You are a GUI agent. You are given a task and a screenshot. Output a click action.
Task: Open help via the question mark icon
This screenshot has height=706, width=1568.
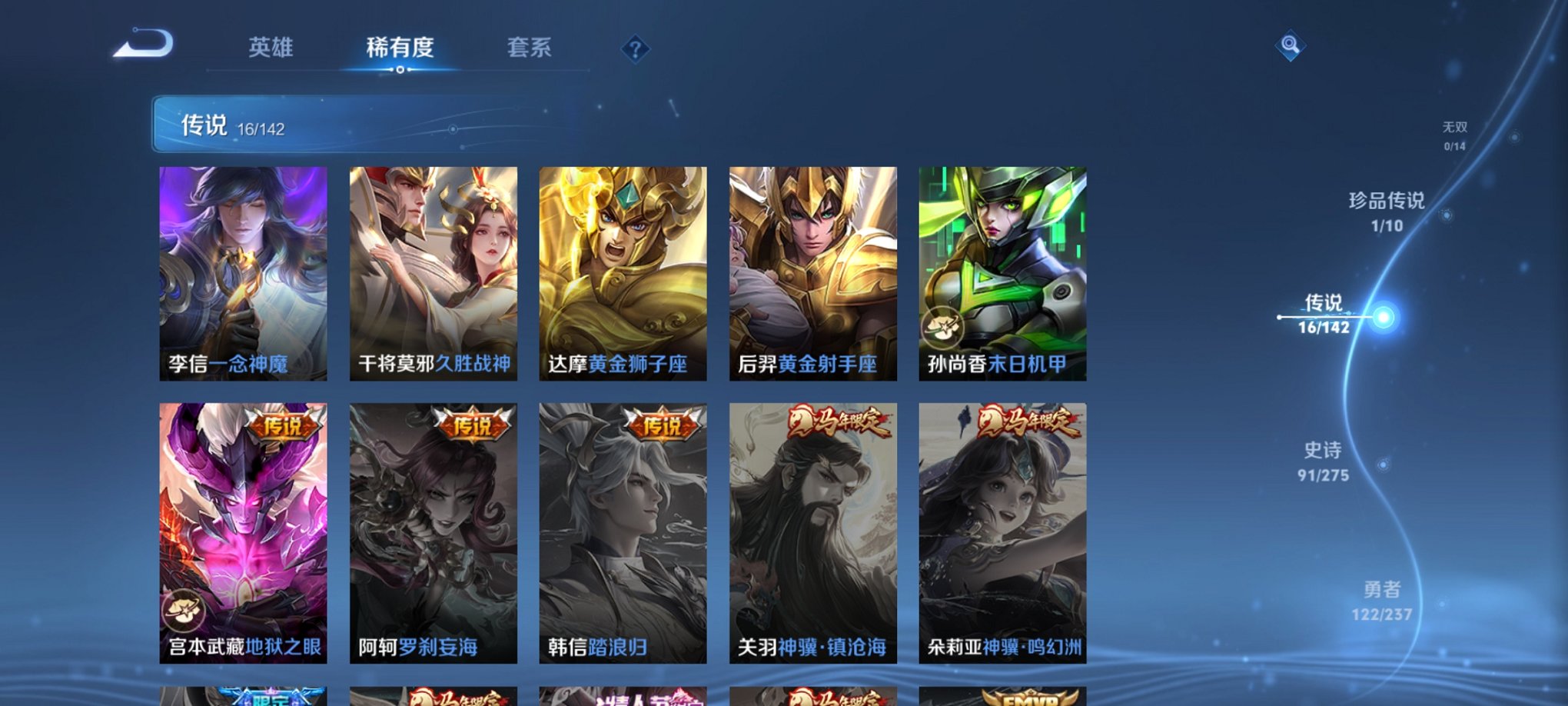pos(635,50)
